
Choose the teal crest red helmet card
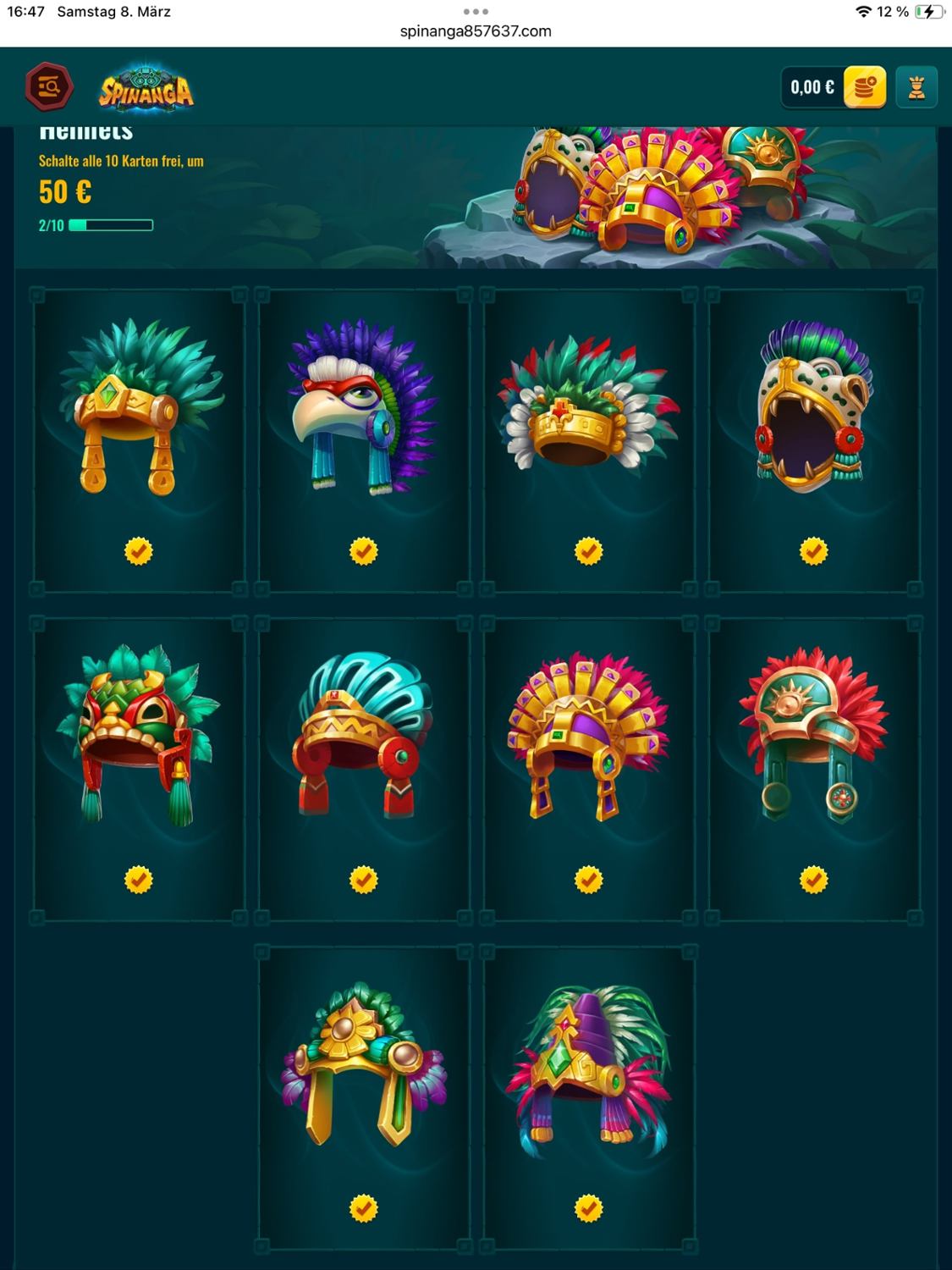(364, 769)
